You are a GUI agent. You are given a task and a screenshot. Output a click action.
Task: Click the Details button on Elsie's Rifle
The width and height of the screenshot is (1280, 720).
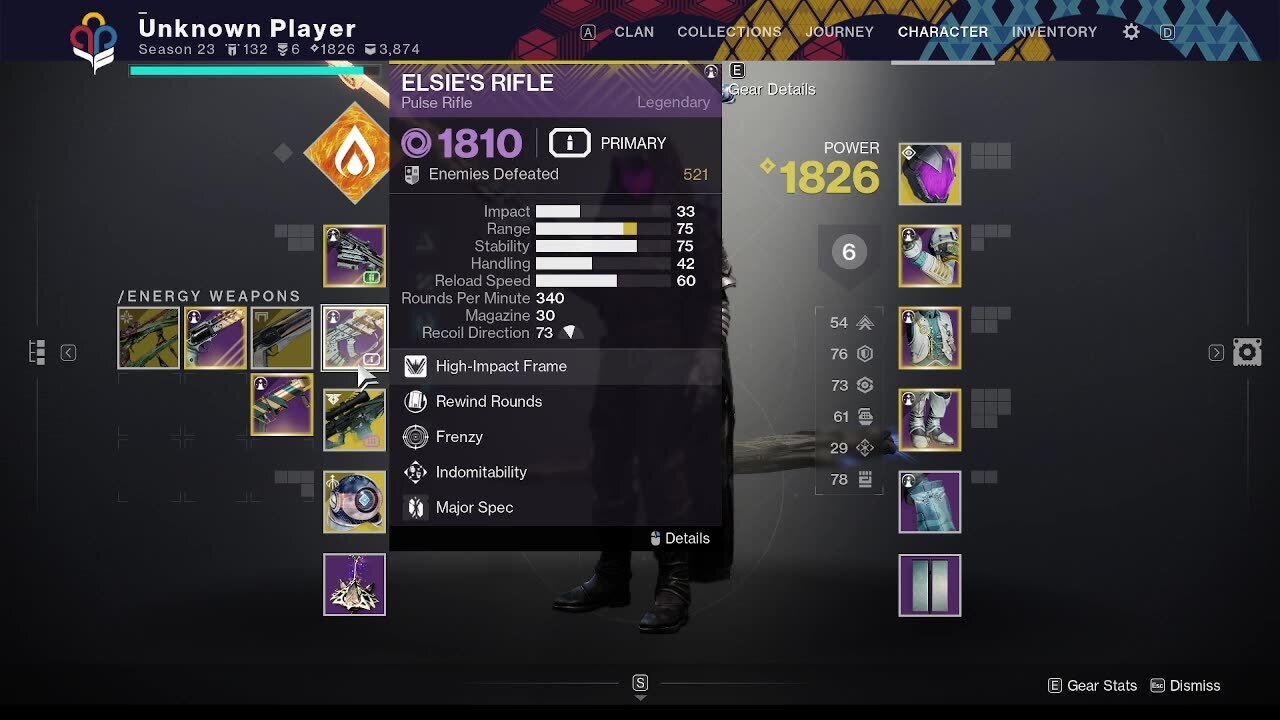click(x=681, y=538)
